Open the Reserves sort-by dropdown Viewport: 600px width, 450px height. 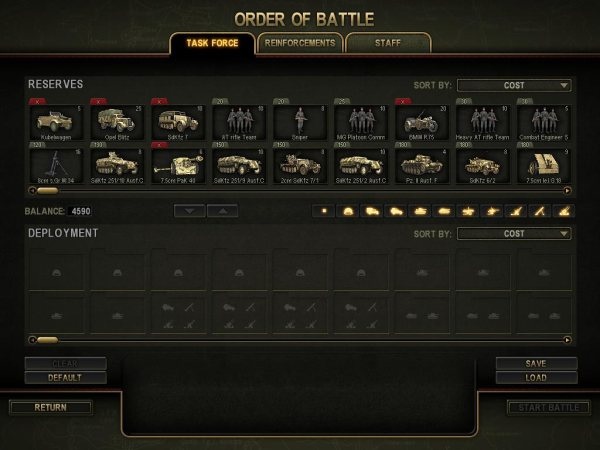coord(514,86)
